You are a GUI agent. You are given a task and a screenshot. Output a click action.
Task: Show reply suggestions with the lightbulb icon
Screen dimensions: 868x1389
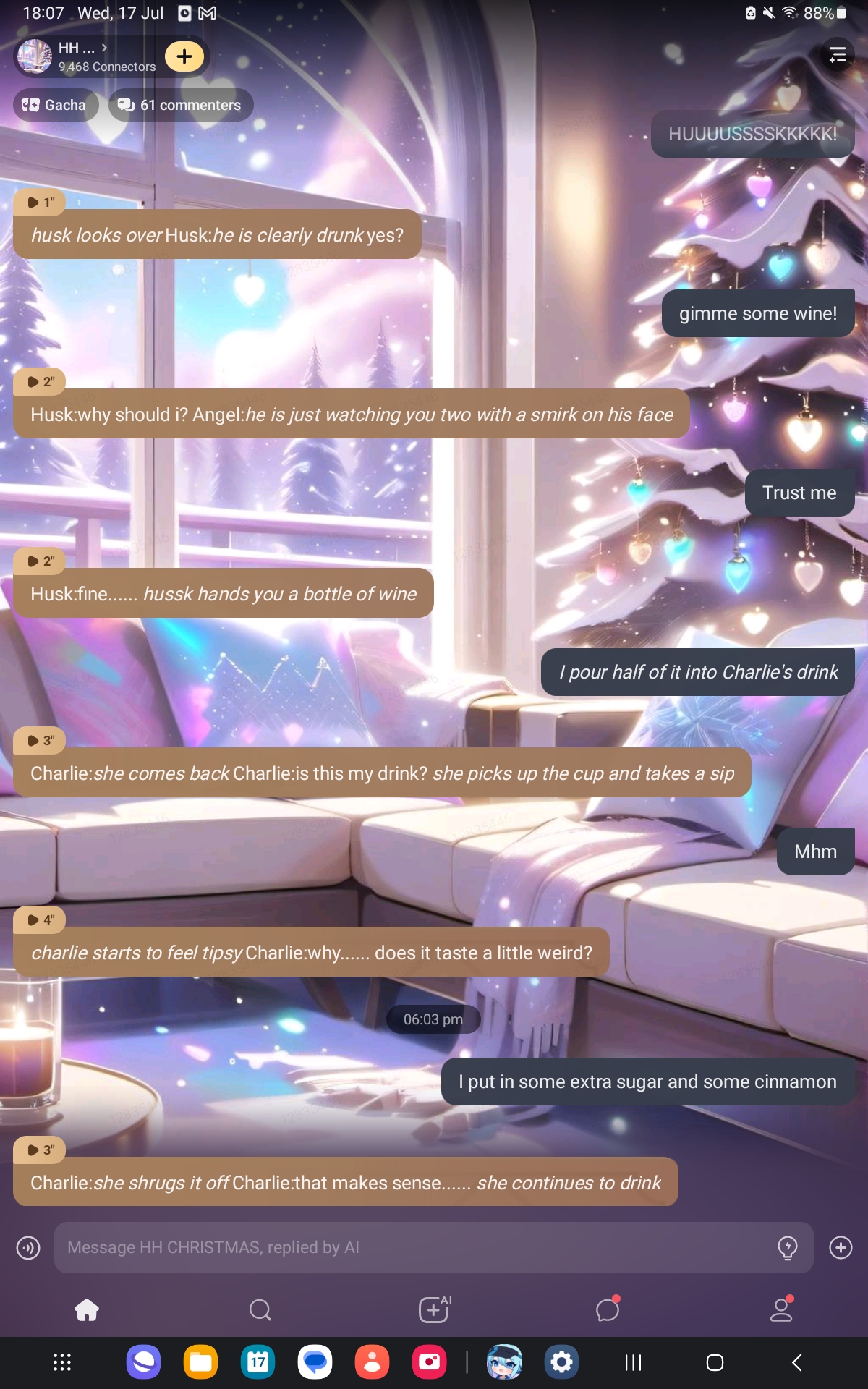787,1247
